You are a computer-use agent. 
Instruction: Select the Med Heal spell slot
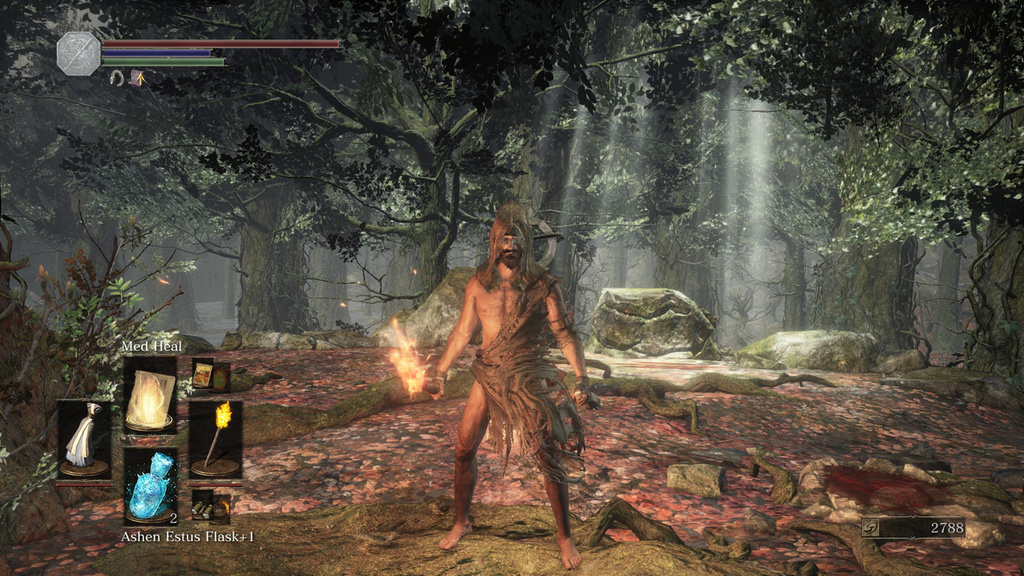(x=150, y=394)
